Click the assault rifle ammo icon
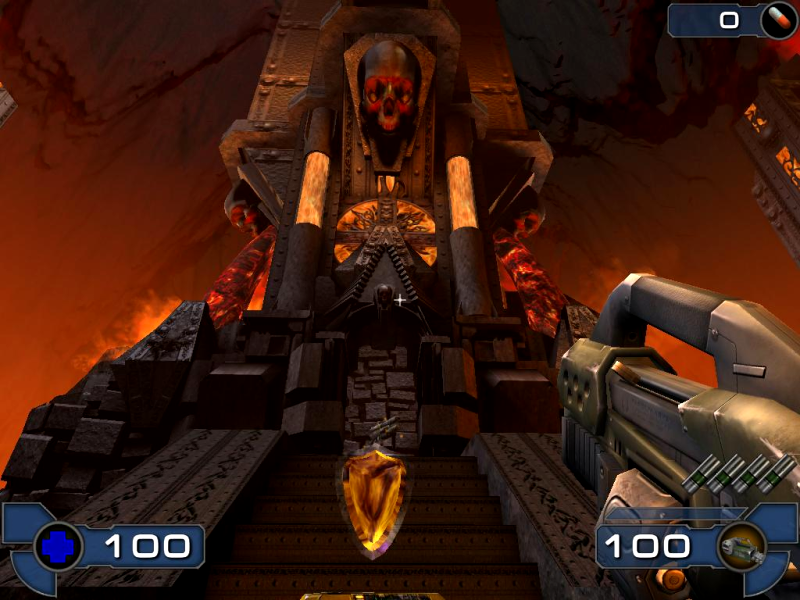Image resolution: width=800 pixels, height=600 pixels. [x=741, y=546]
